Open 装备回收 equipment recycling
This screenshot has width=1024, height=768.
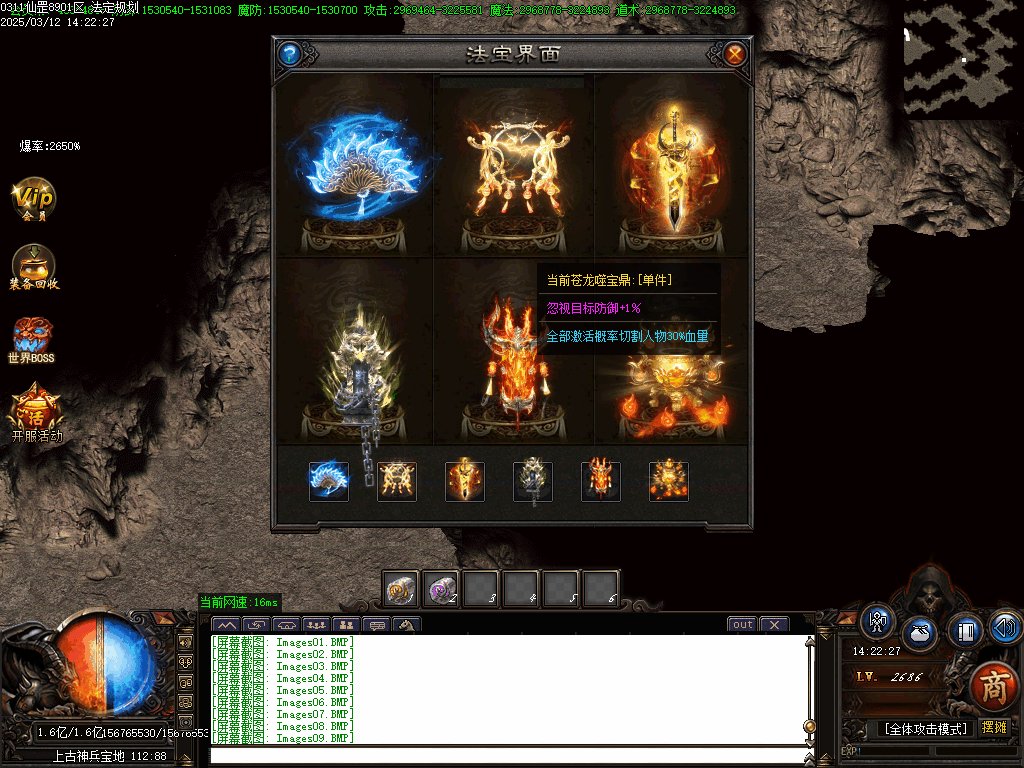34,267
